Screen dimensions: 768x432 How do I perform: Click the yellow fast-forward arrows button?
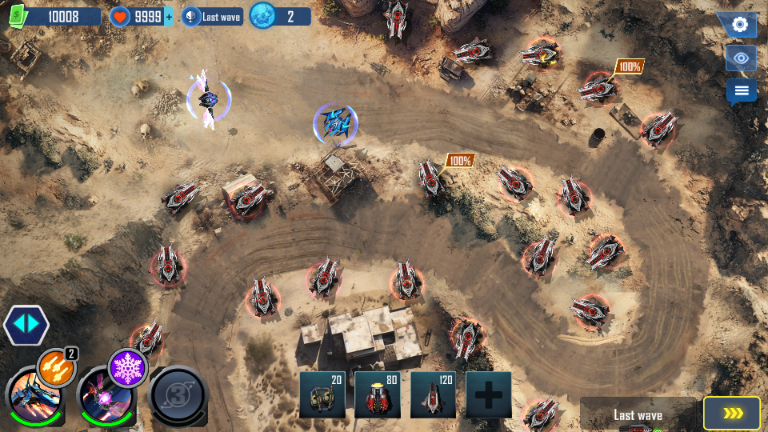(x=731, y=413)
